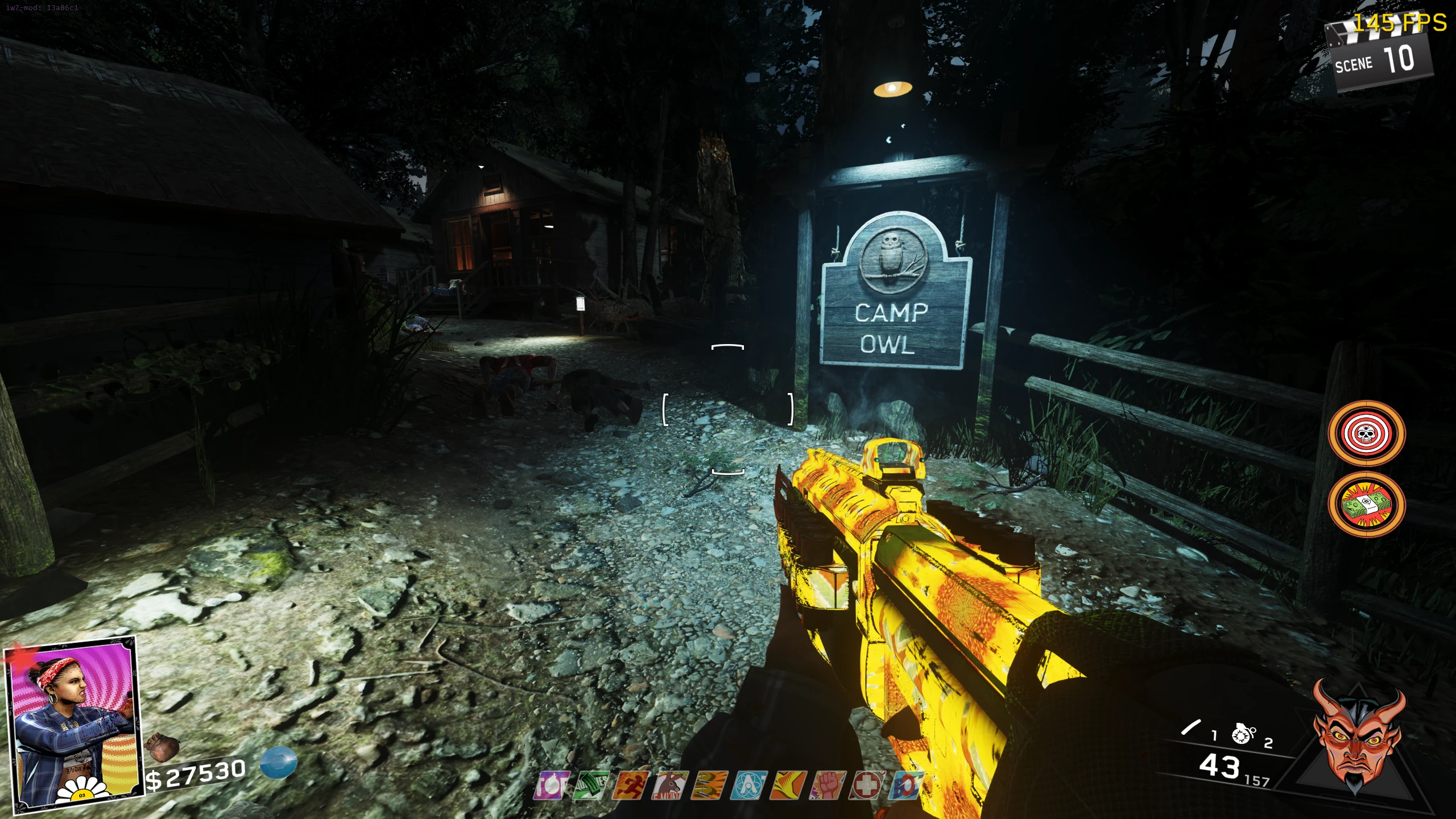
Task: Select the blue atom perk icon
Action: pyautogui.click(x=749, y=785)
